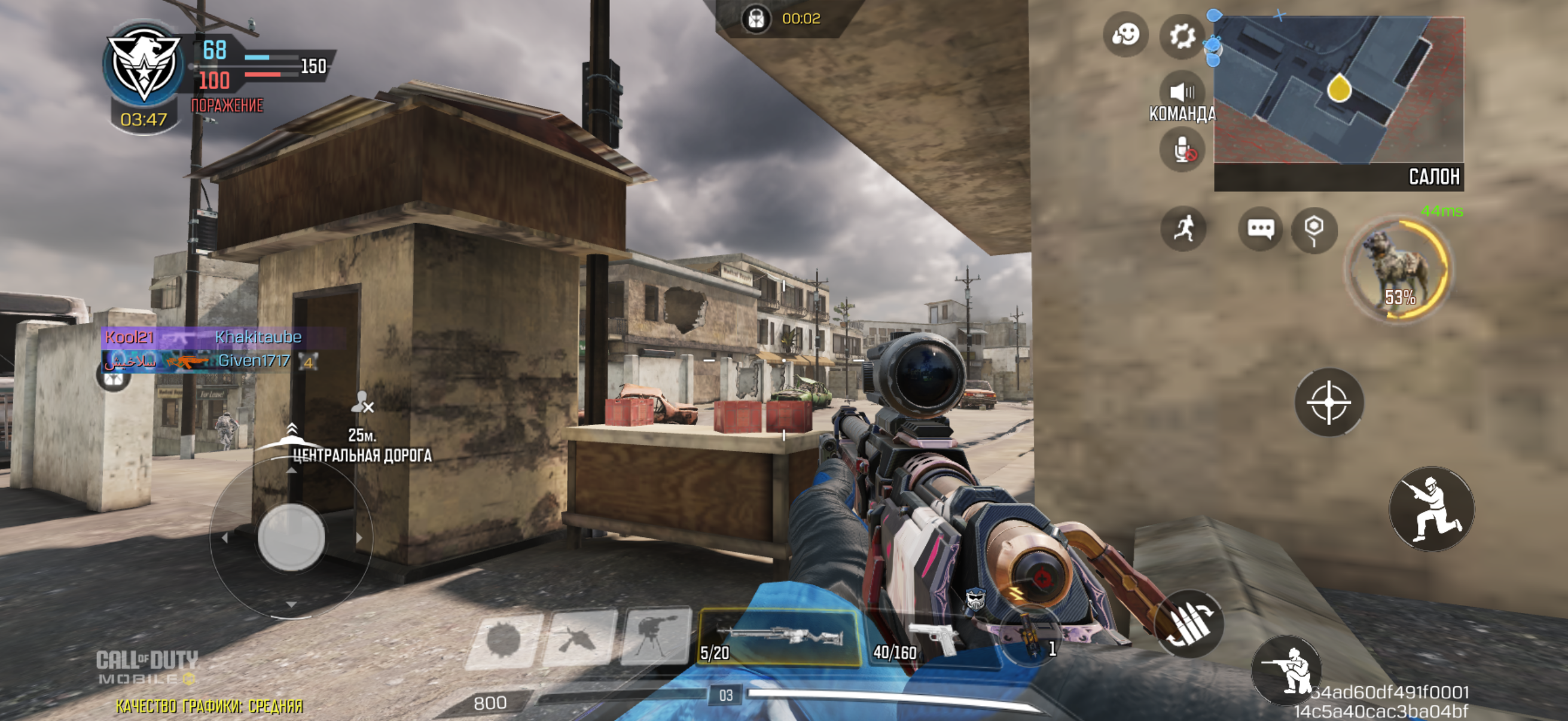Viewport: 1568px width, 721px height.
Task: Toggle the muted microphone
Action: (1182, 150)
